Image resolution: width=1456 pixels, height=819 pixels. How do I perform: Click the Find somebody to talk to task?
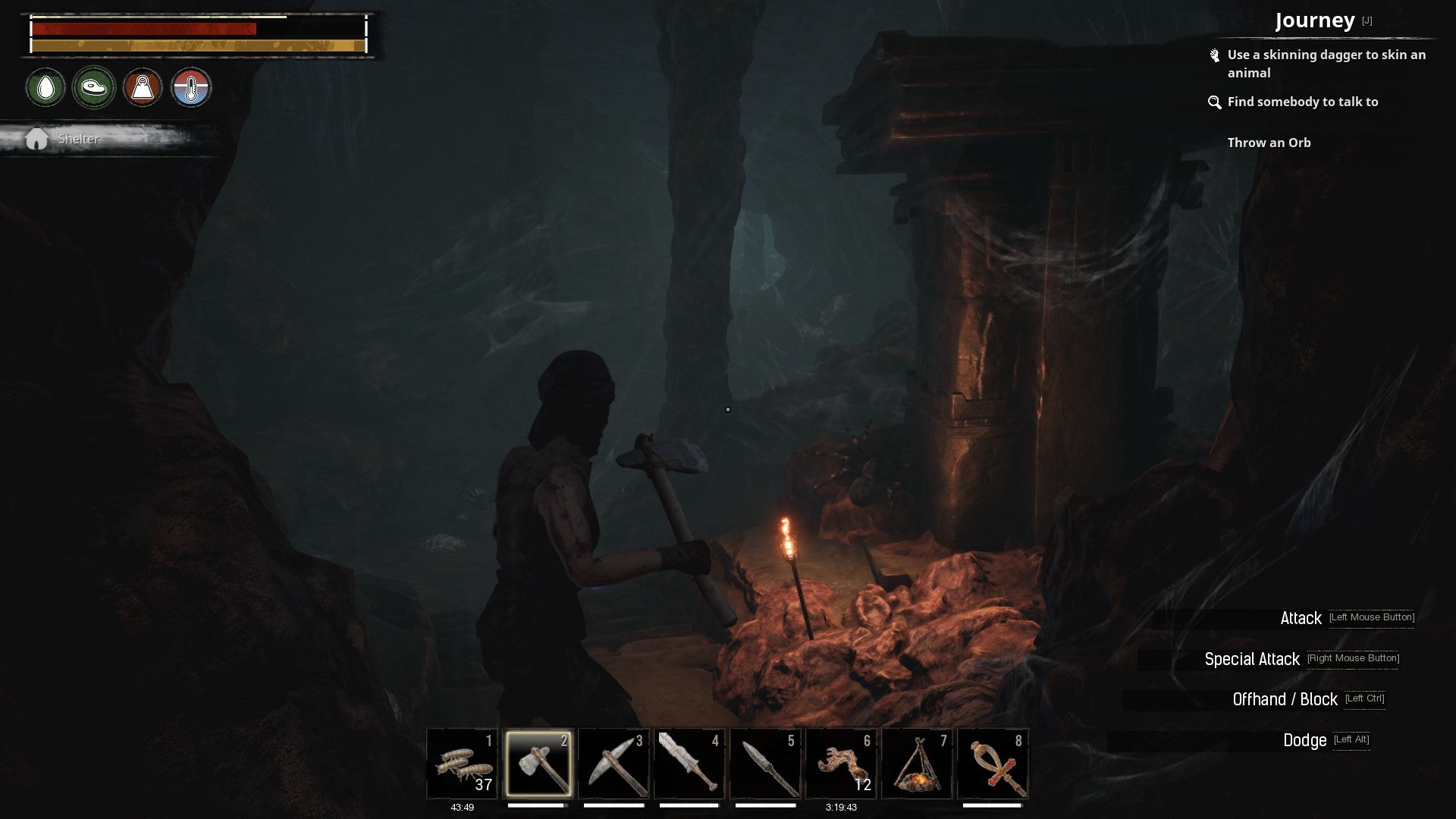[1303, 102]
